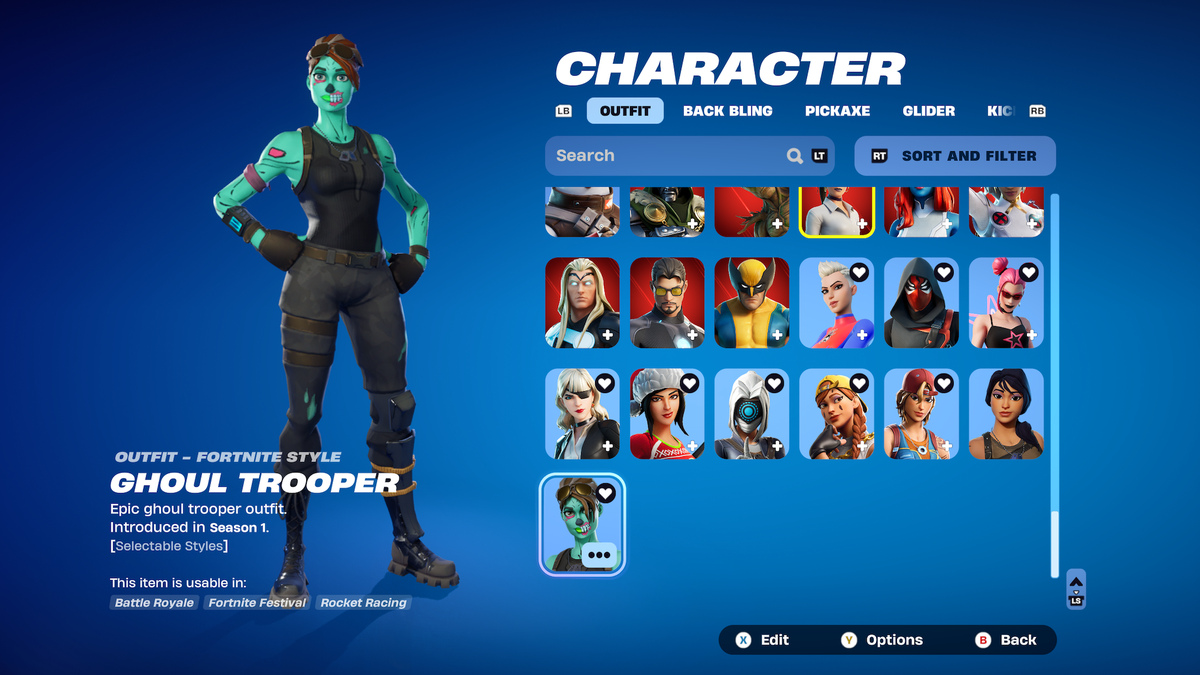Screen dimensions: 1200x675
Task: Select the Tony Stark outfit with sunglasses
Action: pos(667,303)
